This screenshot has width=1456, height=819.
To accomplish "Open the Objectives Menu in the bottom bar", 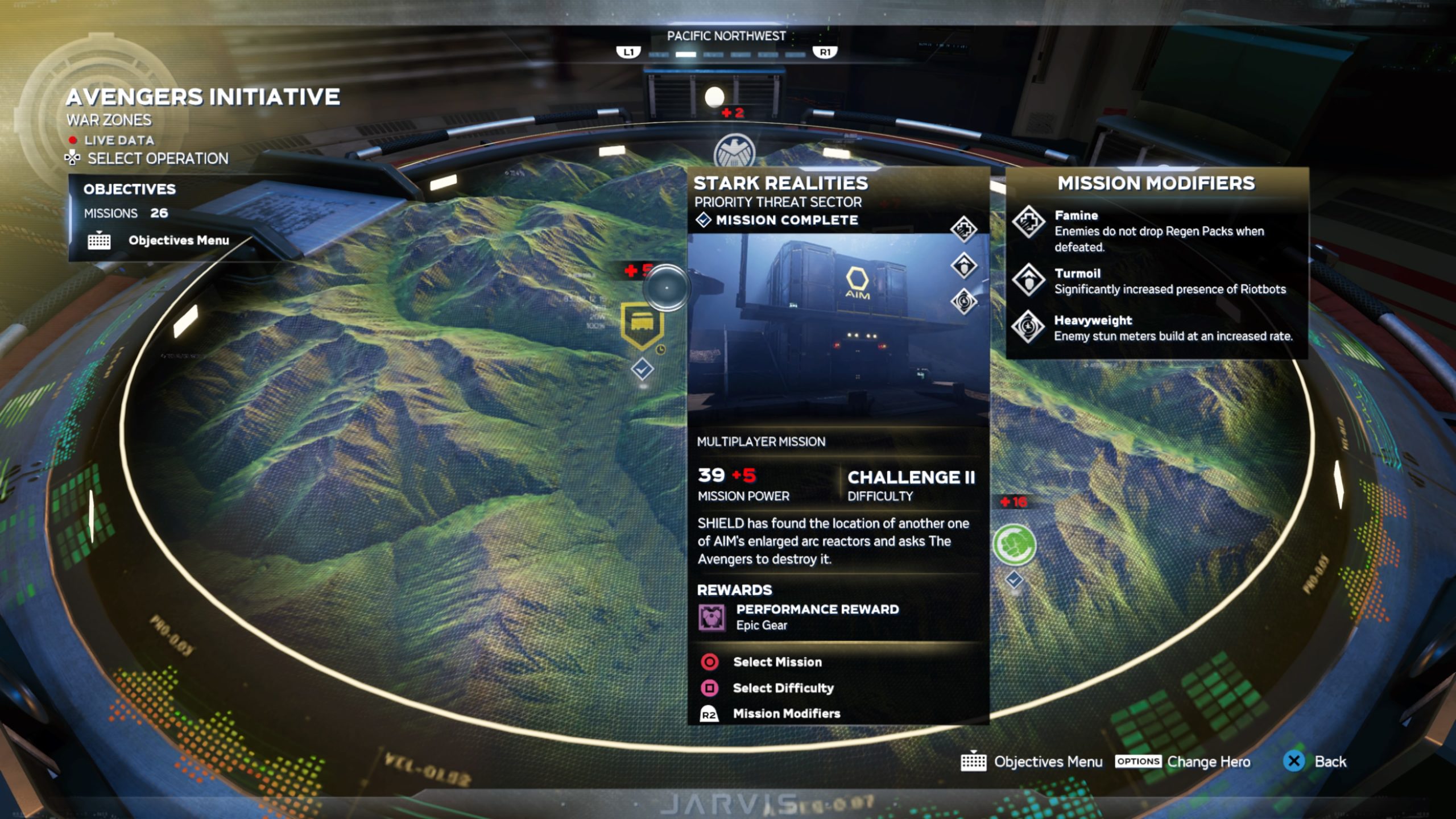I will point(1048,762).
